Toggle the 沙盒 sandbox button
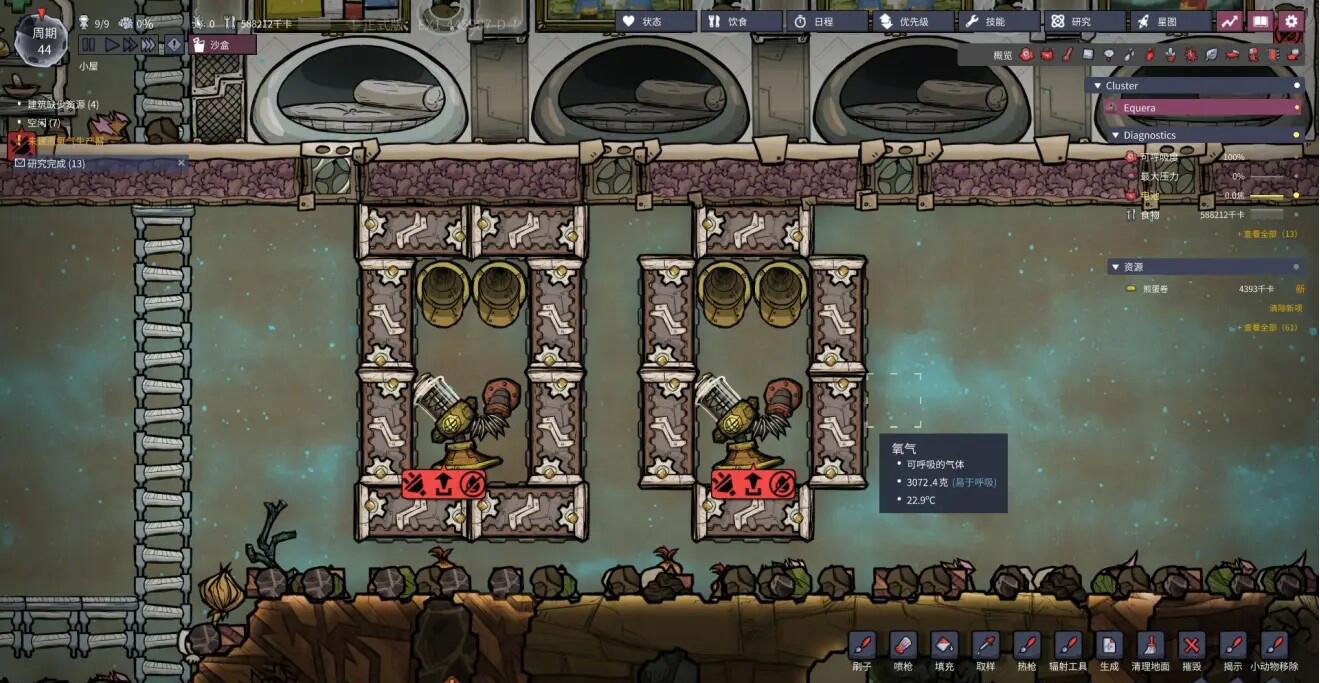The image size is (1320, 683). click(x=221, y=45)
